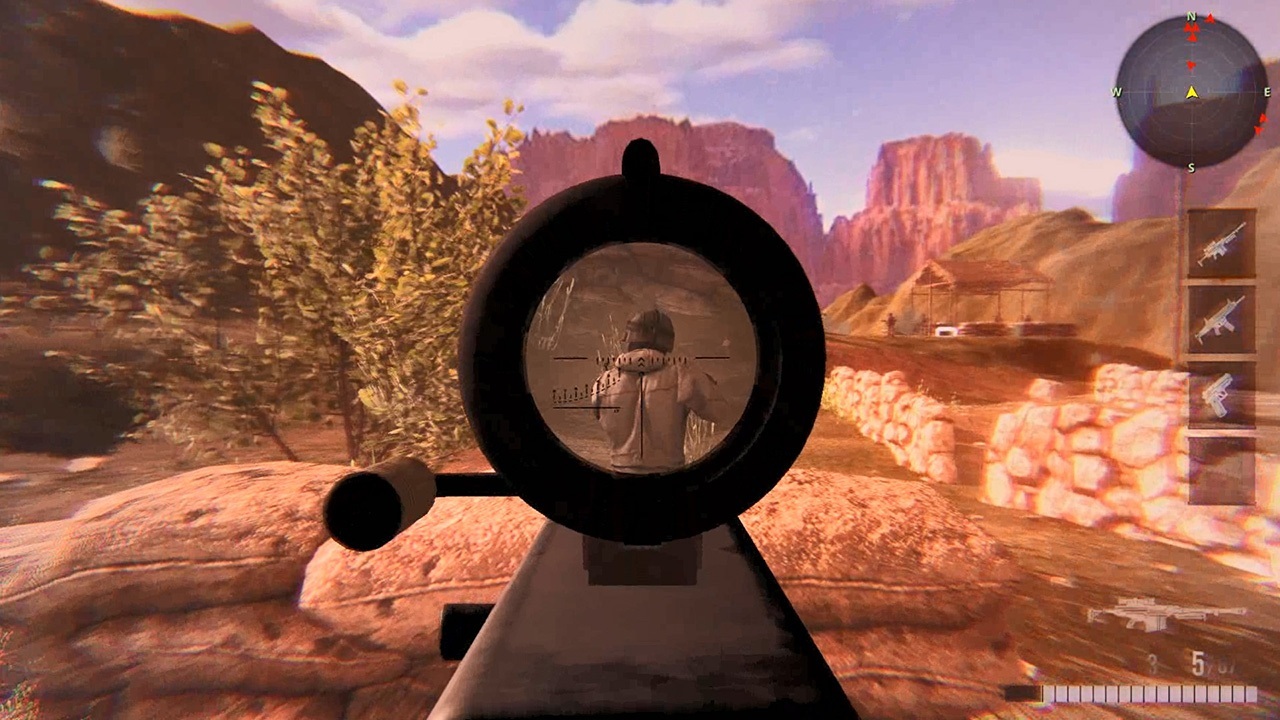Click the S label on the compass
The height and width of the screenshot is (720, 1280).
(1192, 168)
